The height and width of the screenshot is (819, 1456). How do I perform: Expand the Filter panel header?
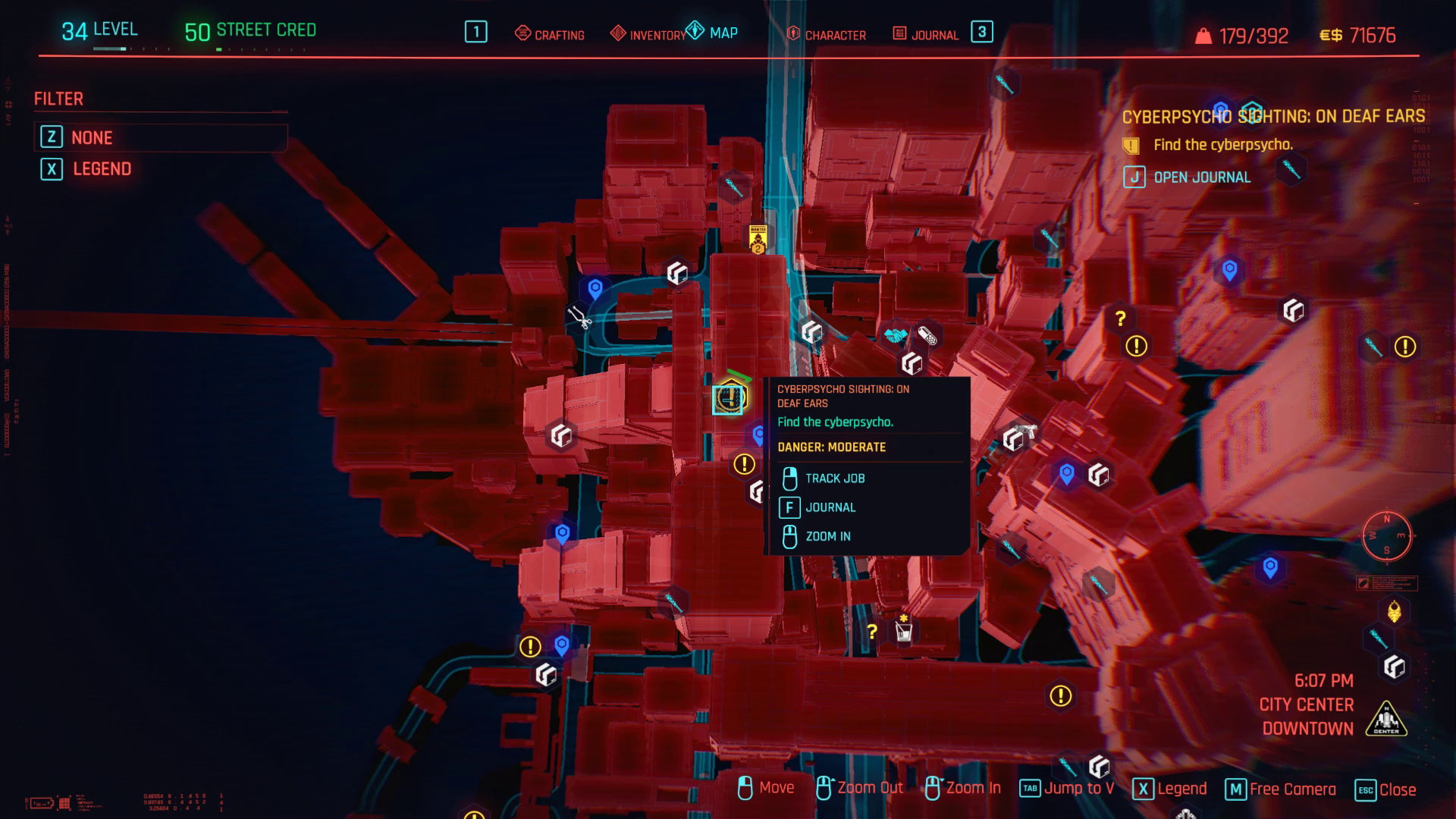[58, 99]
